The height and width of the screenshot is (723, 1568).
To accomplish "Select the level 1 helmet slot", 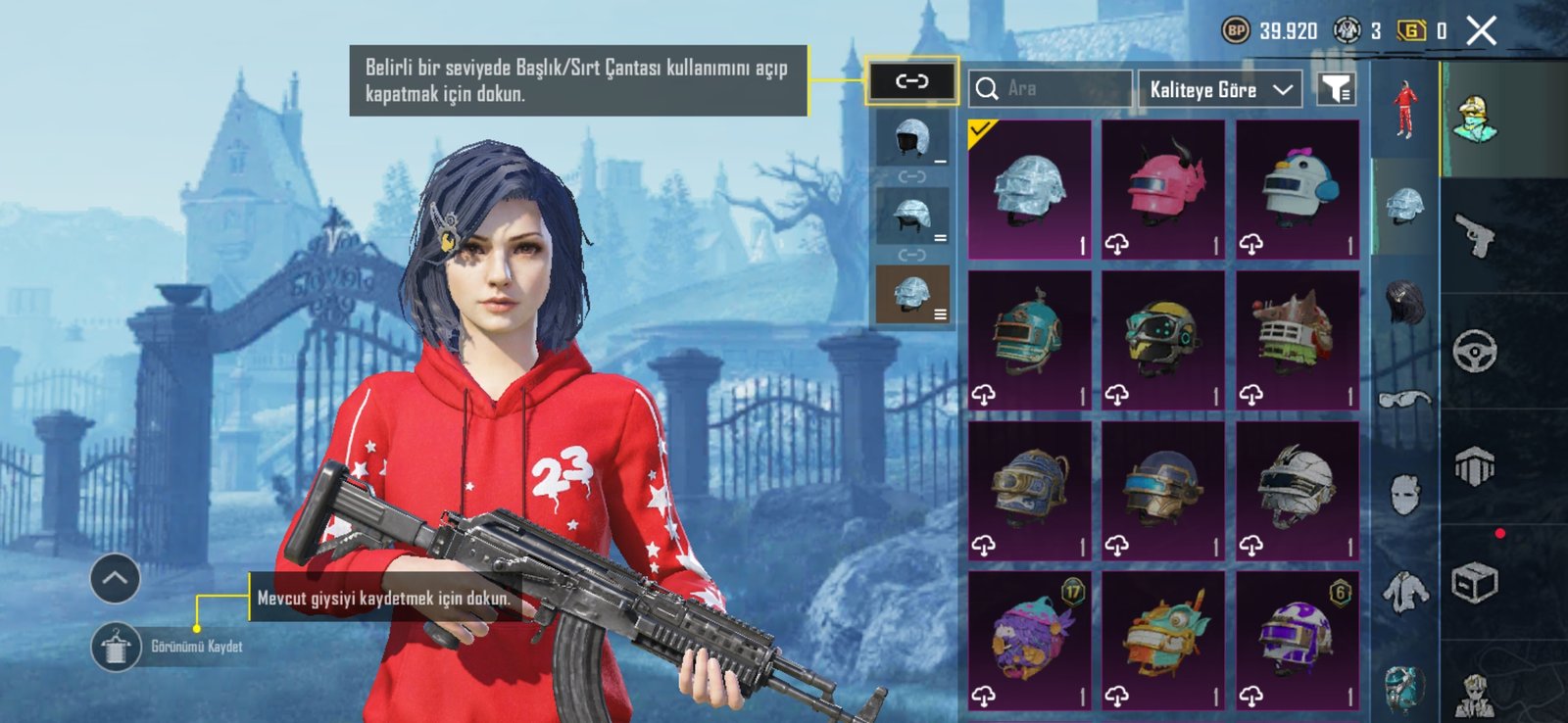I will (912, 138).
